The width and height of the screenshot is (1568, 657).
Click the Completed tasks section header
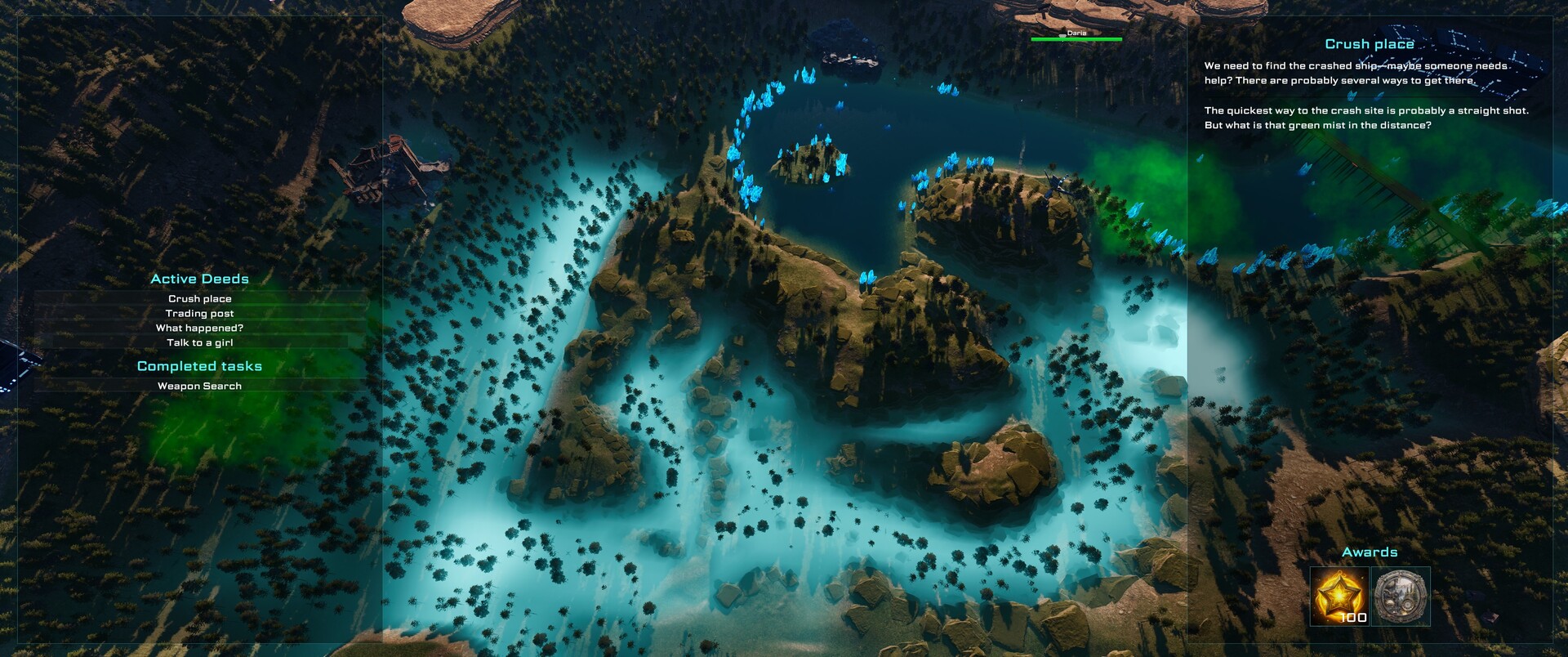coord(200,366)
